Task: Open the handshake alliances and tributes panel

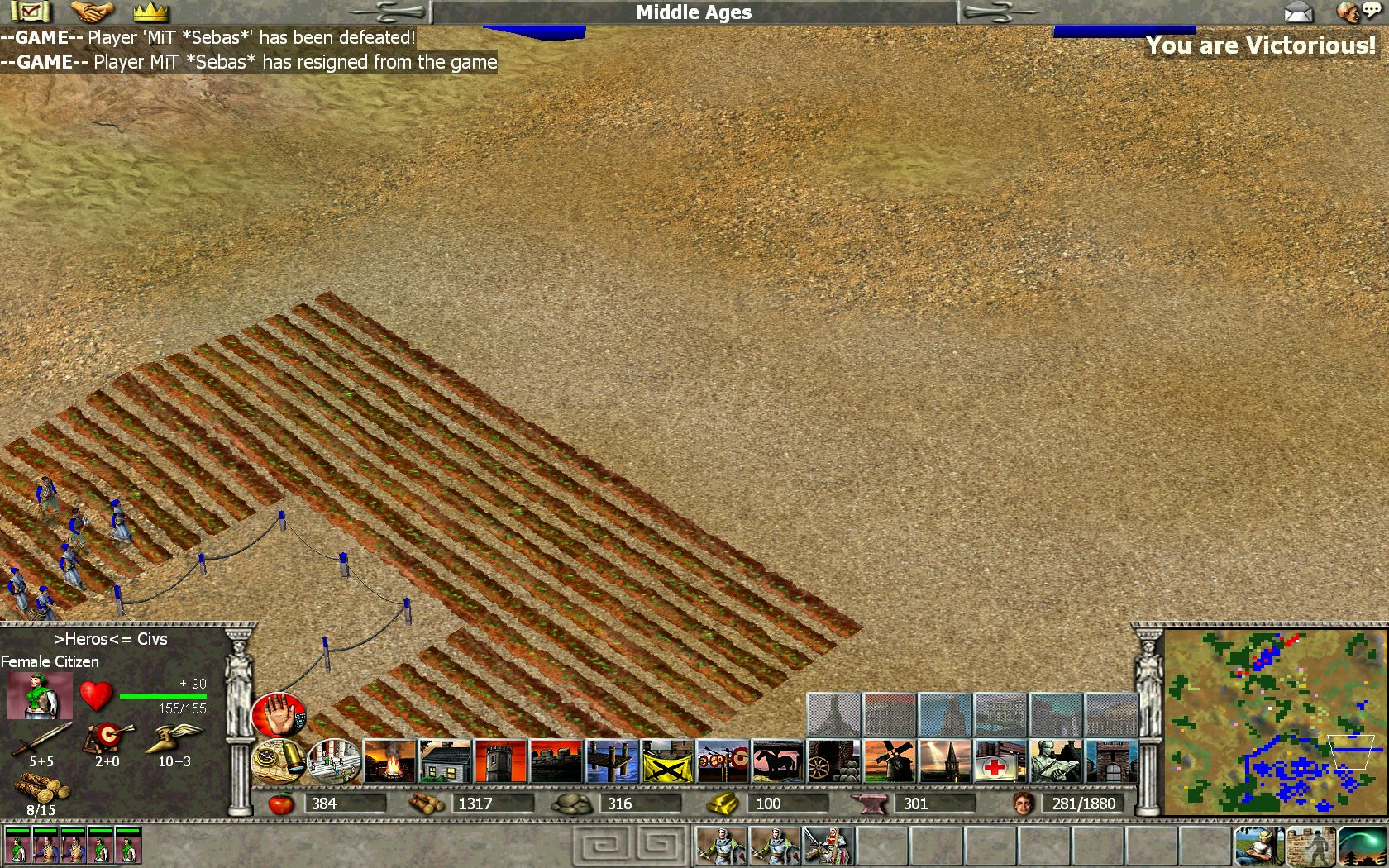Action: pos(92,12)
